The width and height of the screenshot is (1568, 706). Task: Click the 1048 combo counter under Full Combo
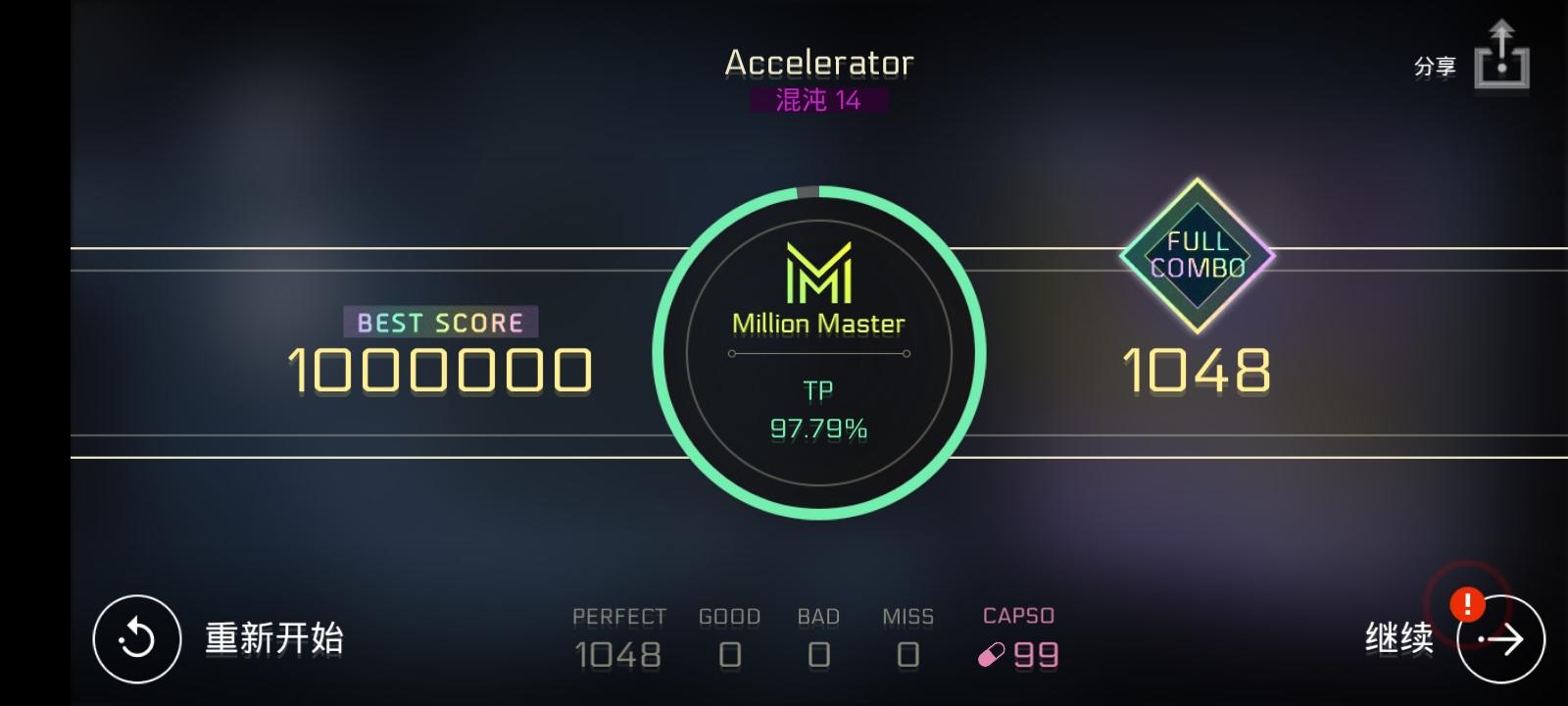click(1198, 371)
